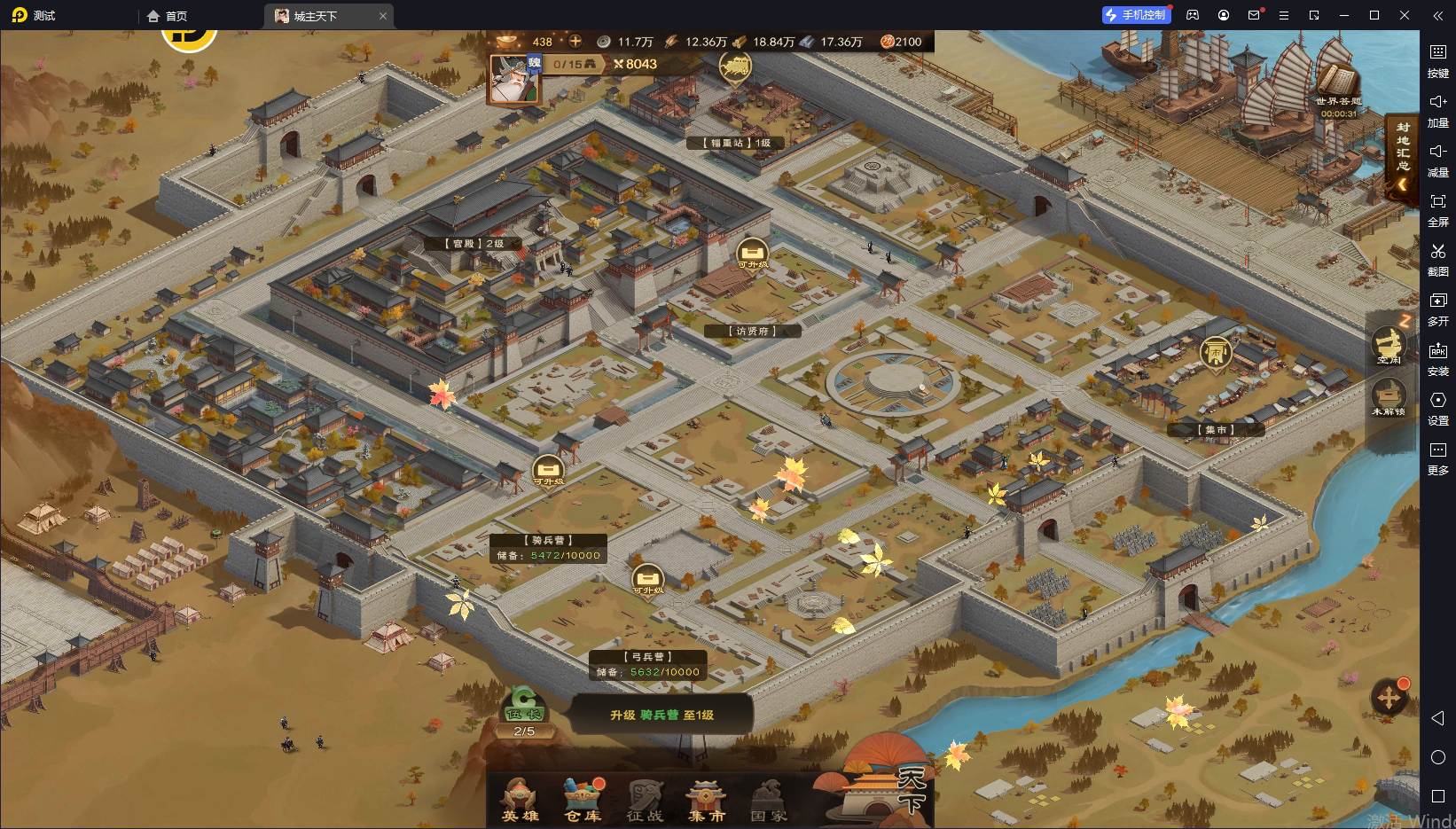Open the 英雄 (Heroes) menu

tap(521, 800)
